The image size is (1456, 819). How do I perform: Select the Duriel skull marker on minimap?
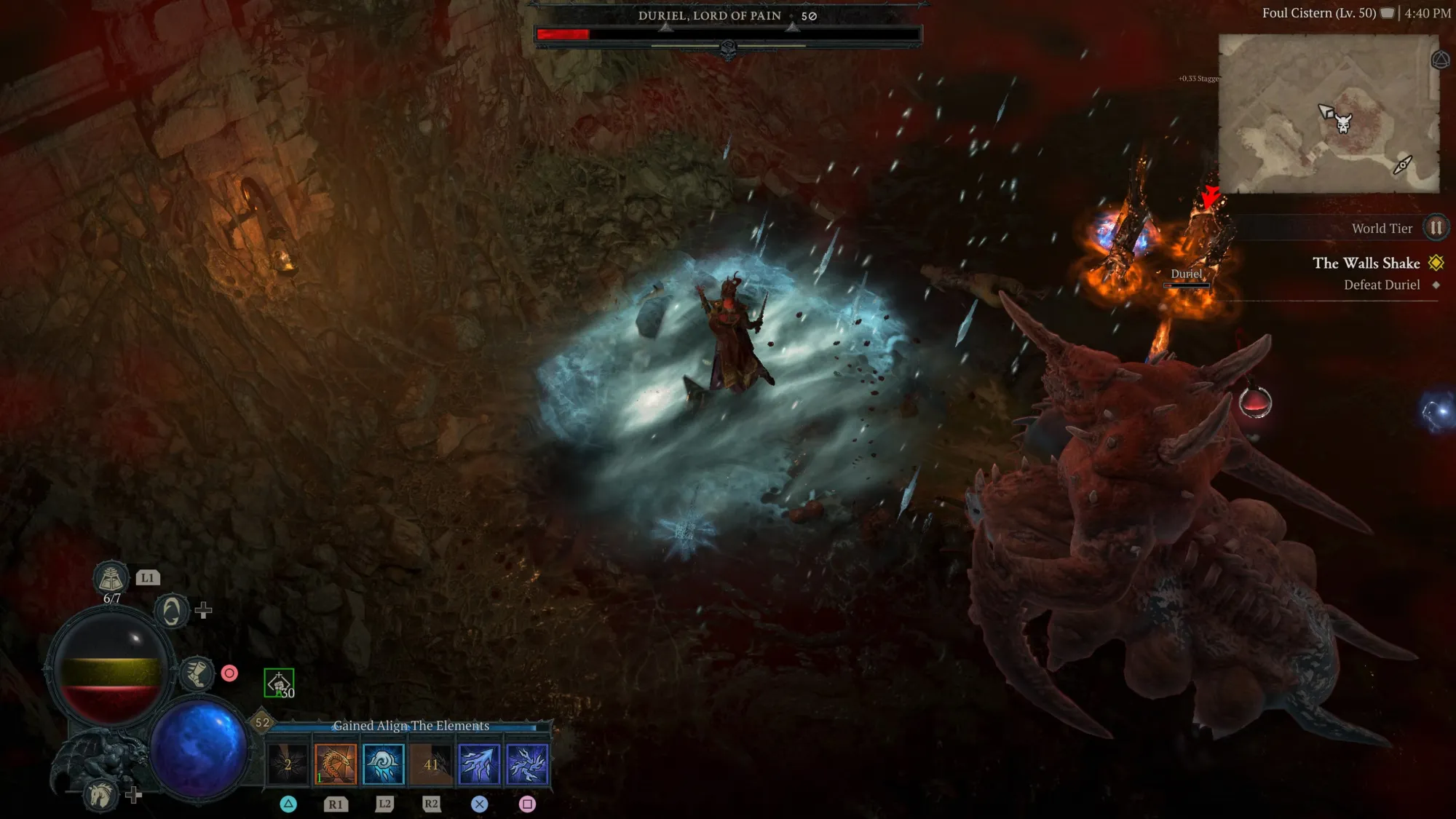click(x=1343, y=123)
